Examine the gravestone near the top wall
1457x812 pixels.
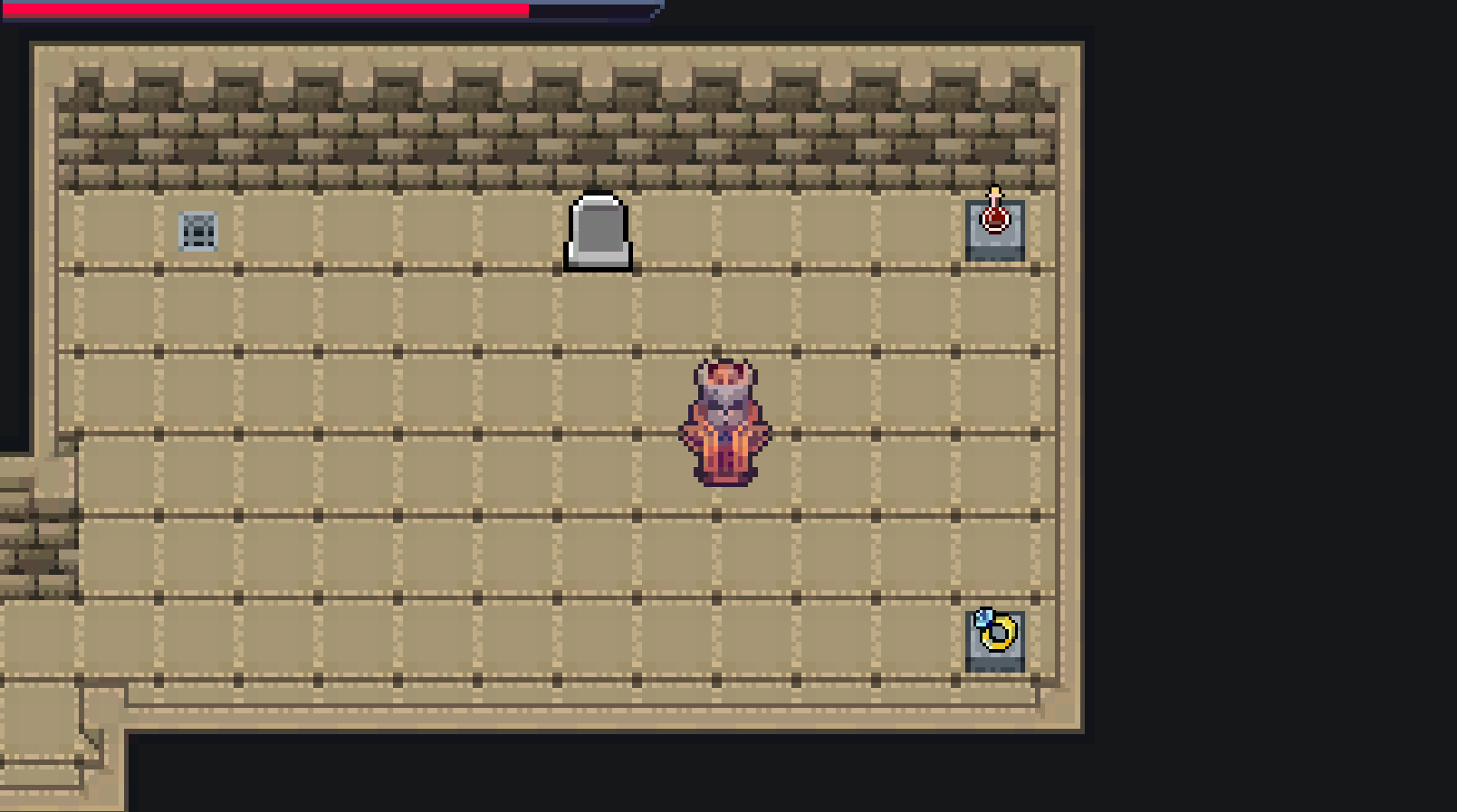point(597,232)
